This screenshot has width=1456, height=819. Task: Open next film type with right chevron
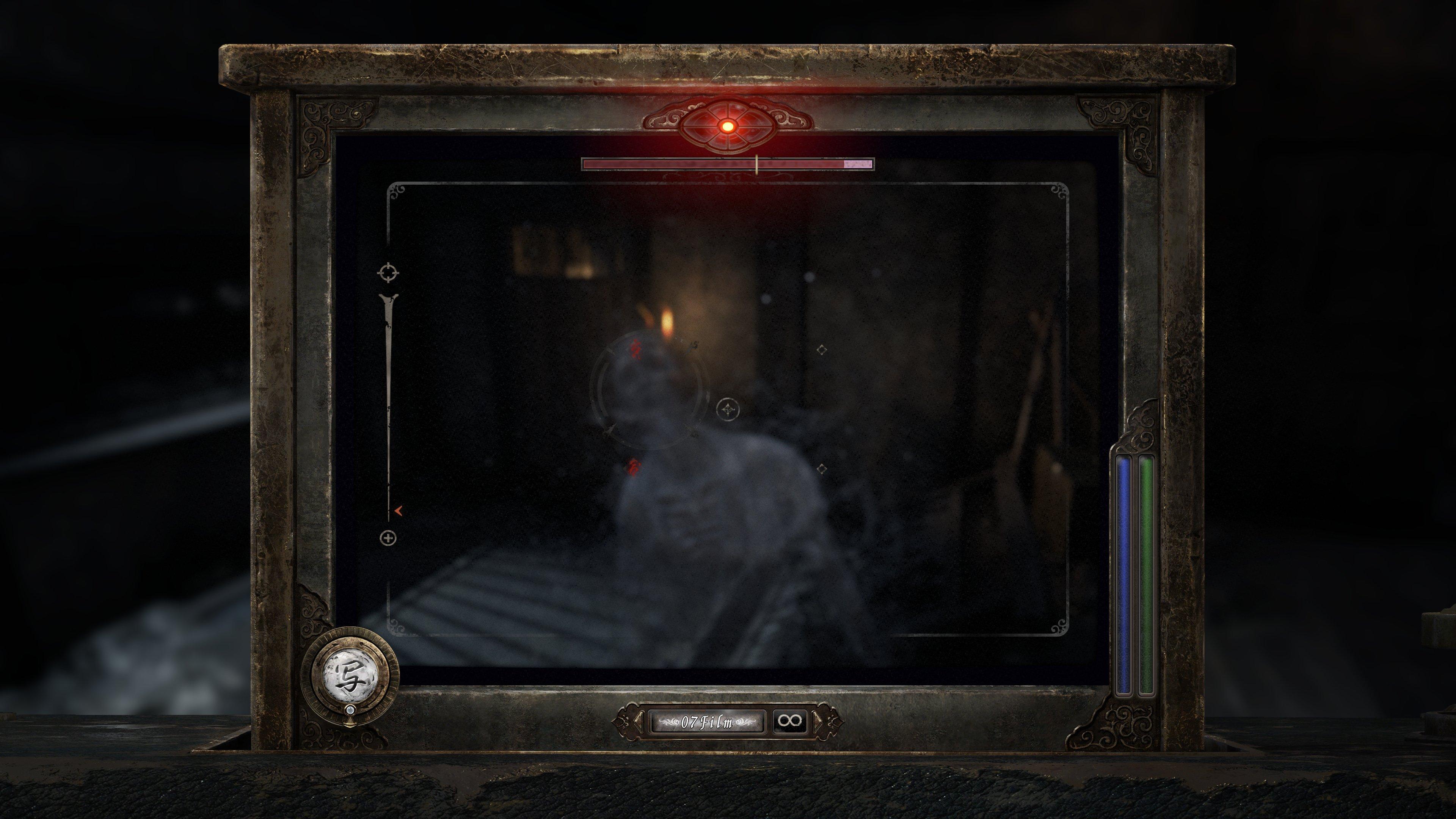(819, 722)
